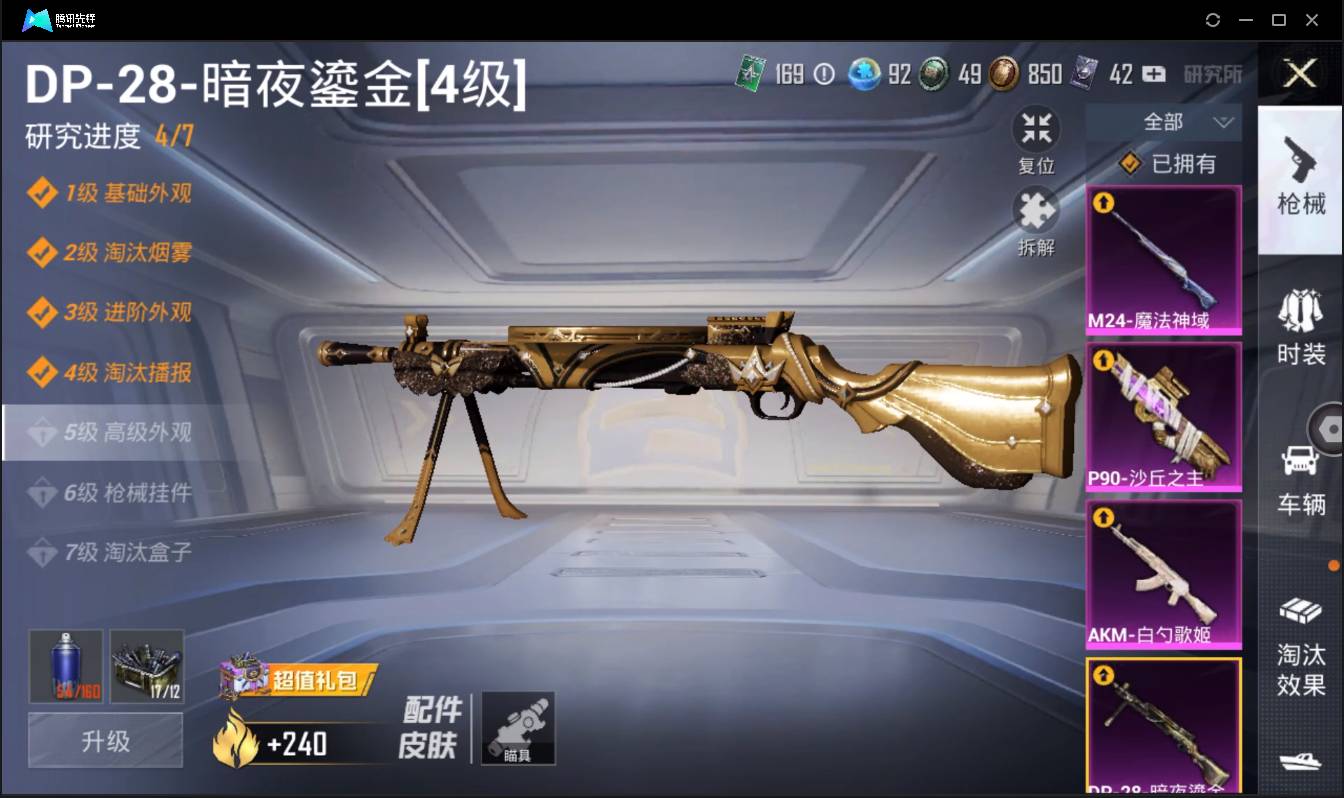Click the exclamation info icon beside 169
The image size is (1344, 798).
coord(822,74)
